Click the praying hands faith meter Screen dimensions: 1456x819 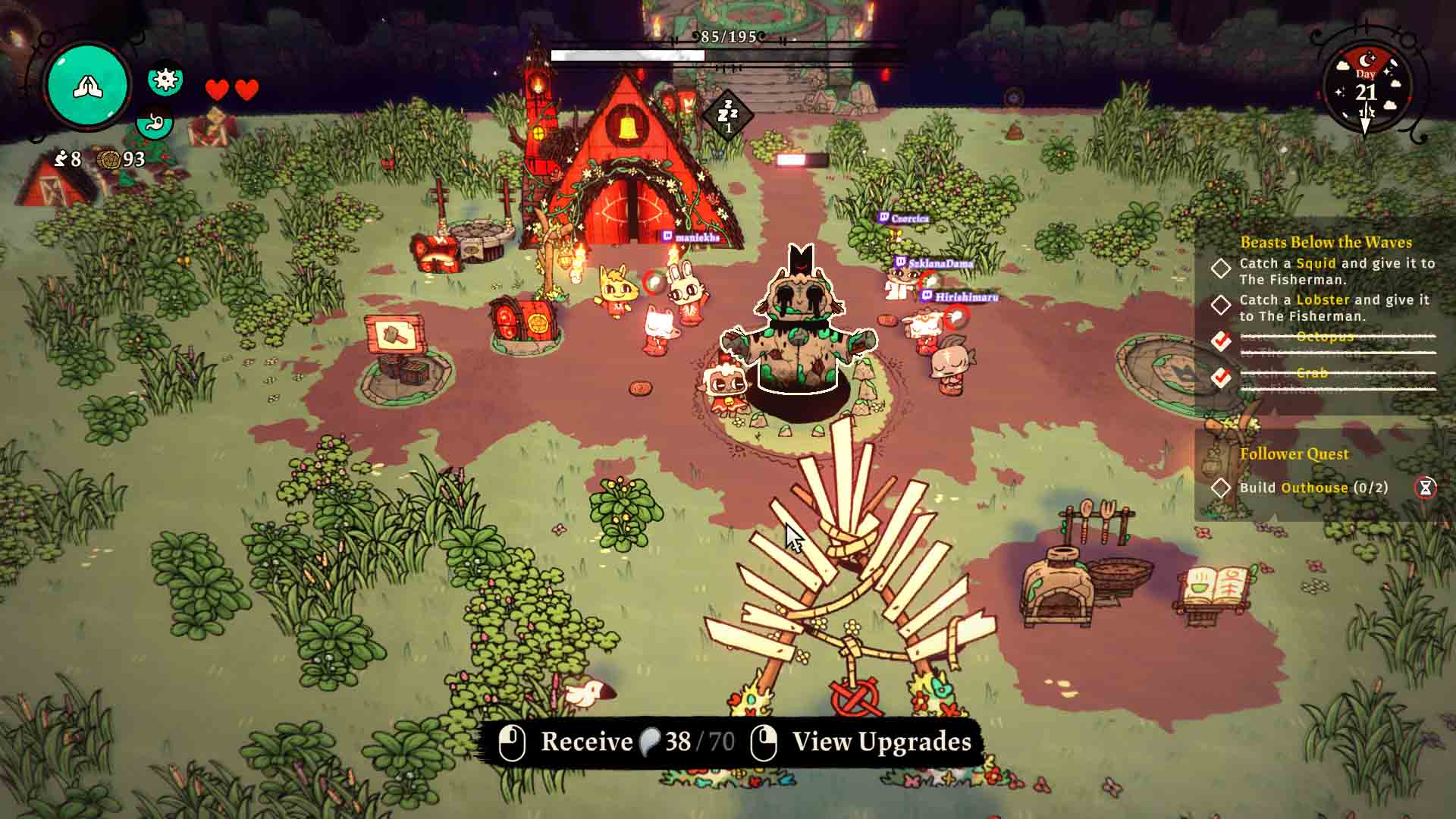(87, 86)
